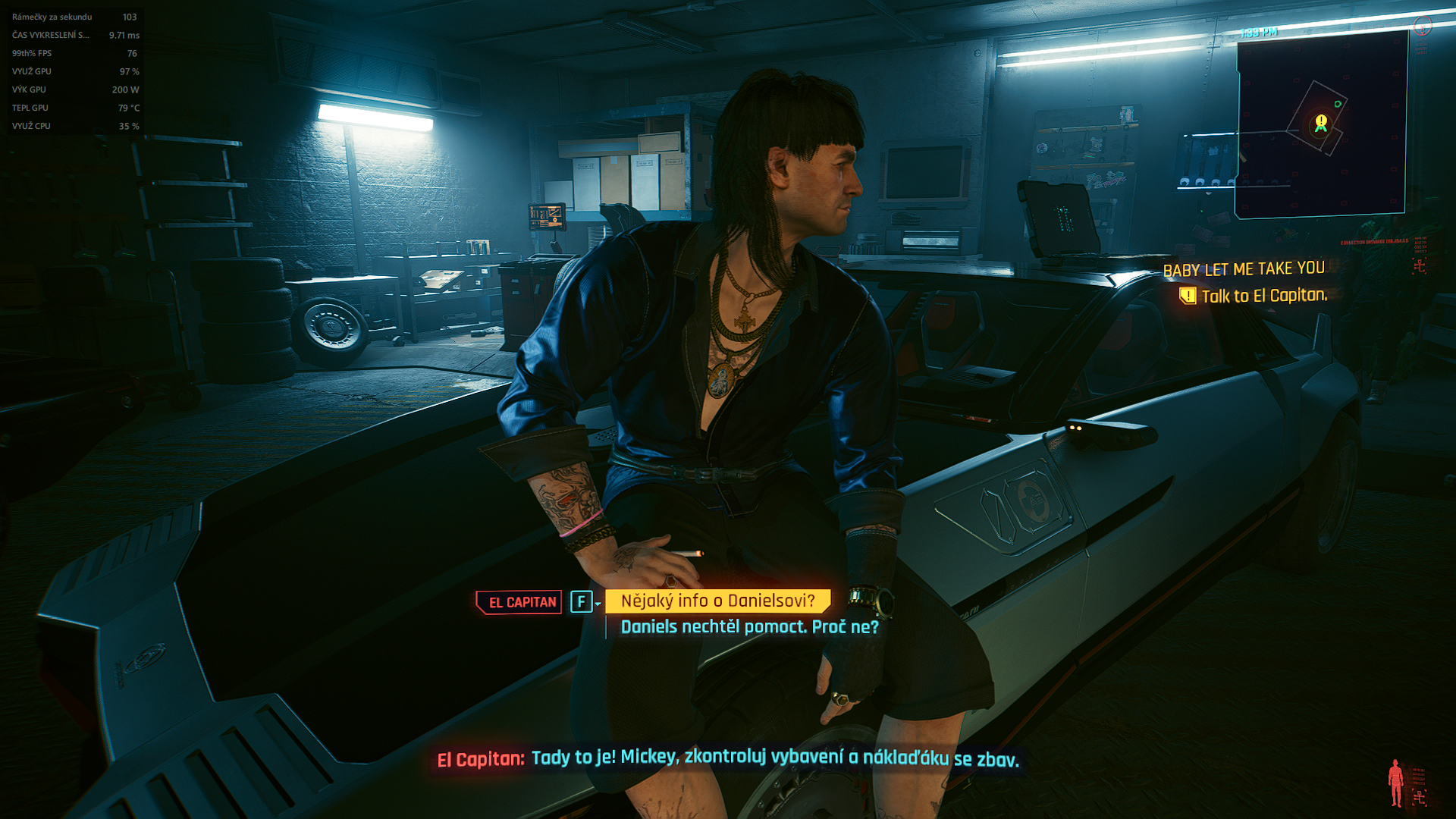Select the option "Daniels nechtěl pomoct. Proč ne?"

749,627
